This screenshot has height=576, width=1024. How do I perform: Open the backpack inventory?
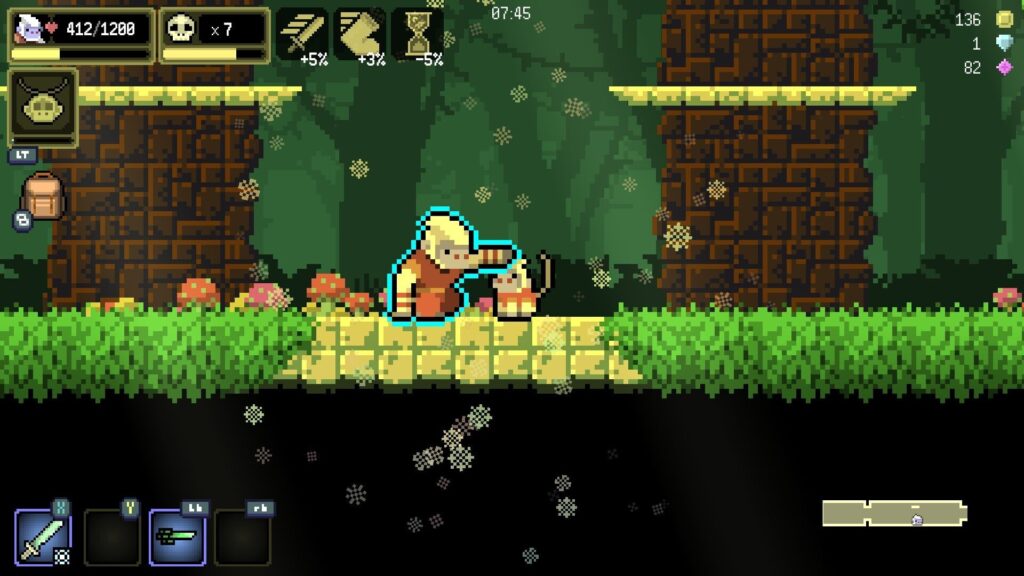tap(43, 196)
